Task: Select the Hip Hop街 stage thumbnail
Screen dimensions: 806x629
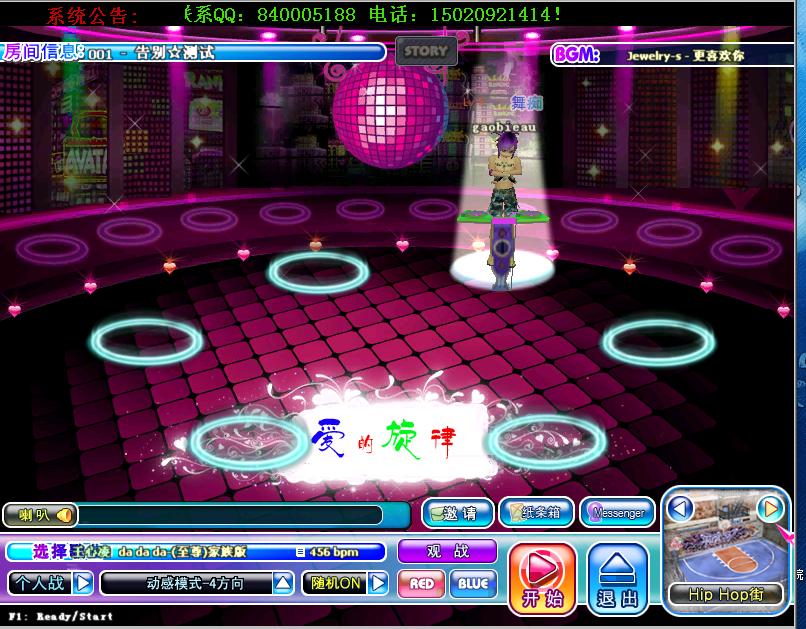Action: [x=725, y=548]
